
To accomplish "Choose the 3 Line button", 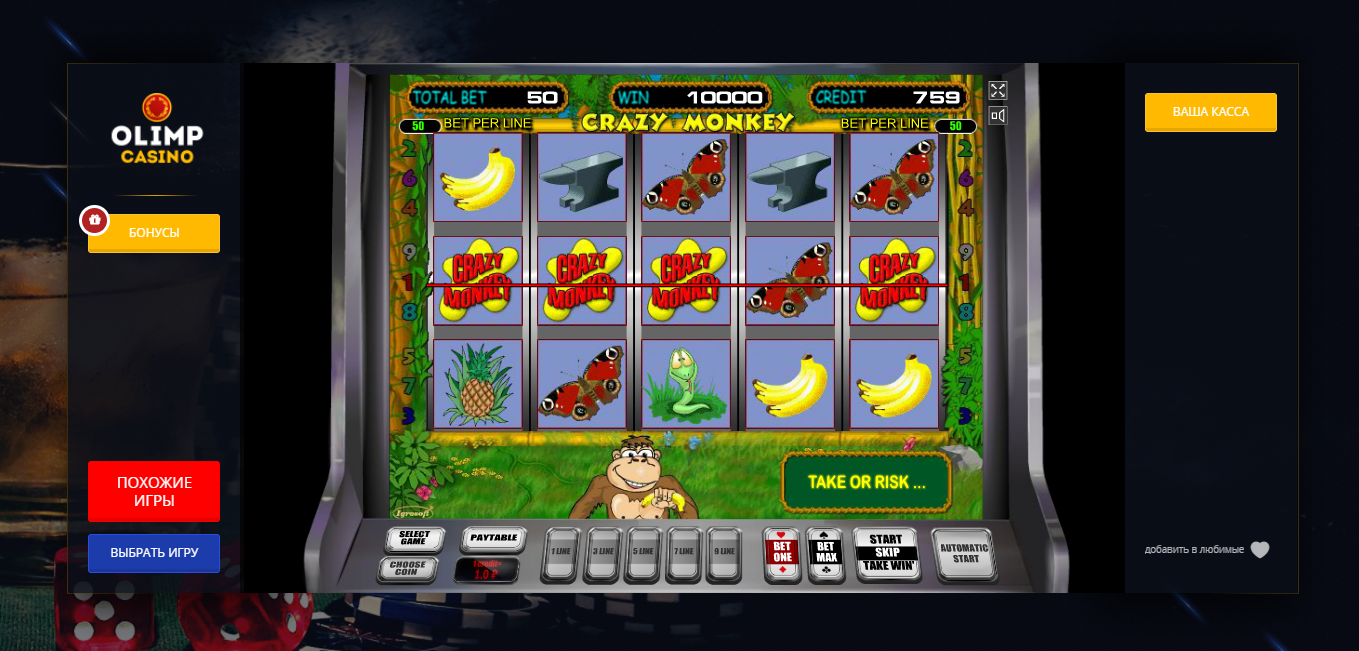I will (602, 553).
